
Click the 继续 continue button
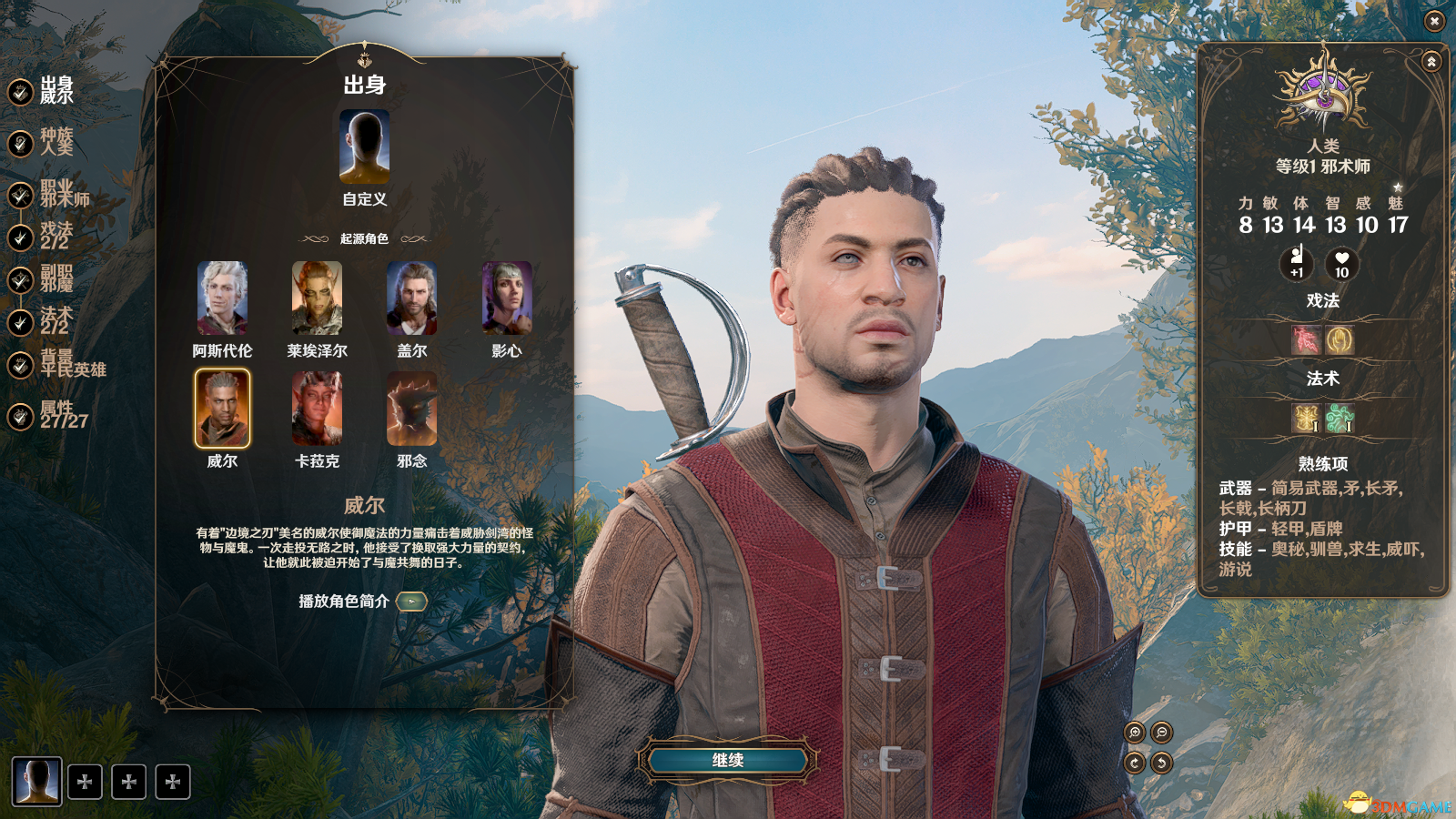click(728, 761)
